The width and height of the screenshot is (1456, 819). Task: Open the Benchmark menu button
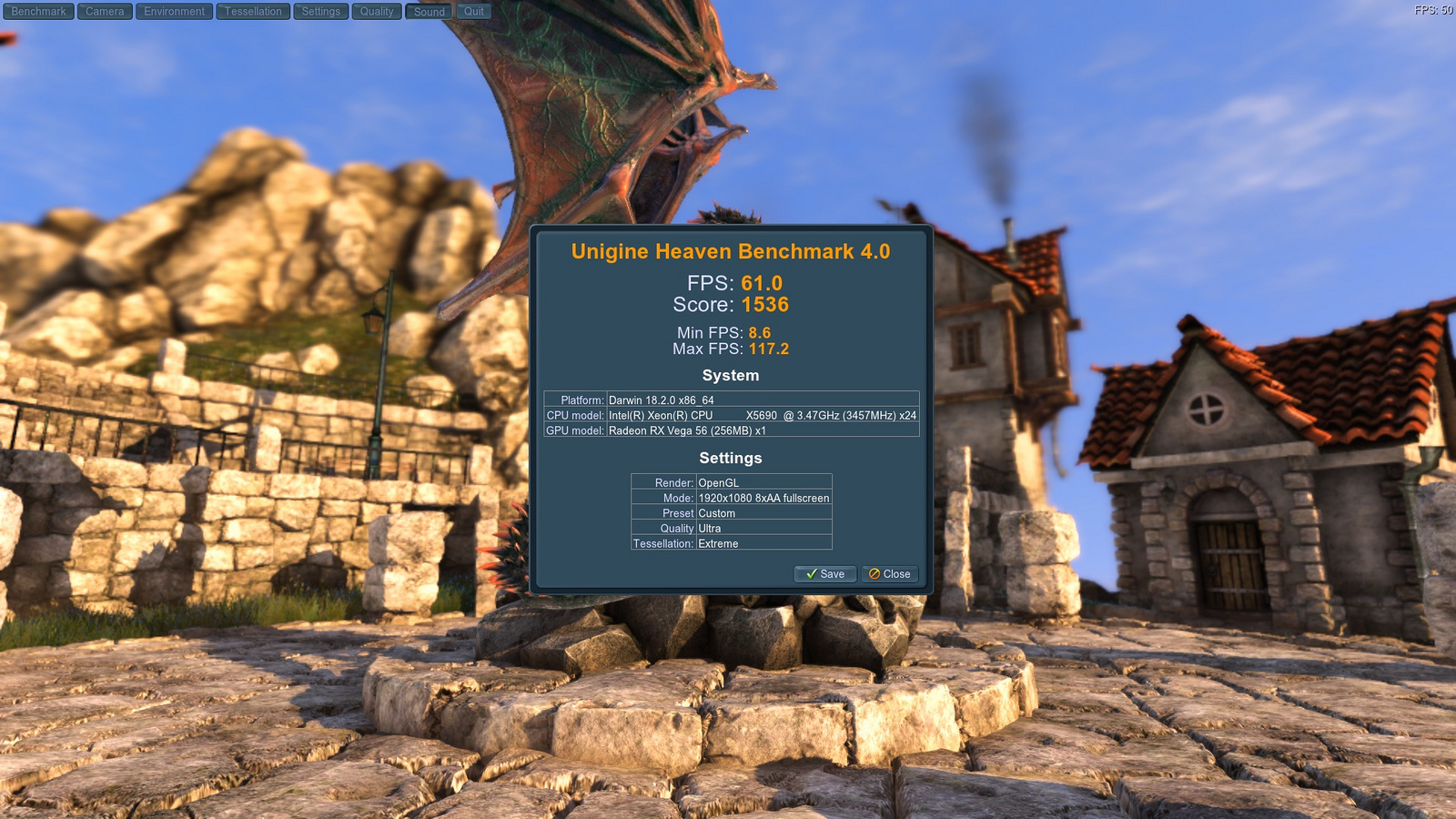tap(38, 12)
